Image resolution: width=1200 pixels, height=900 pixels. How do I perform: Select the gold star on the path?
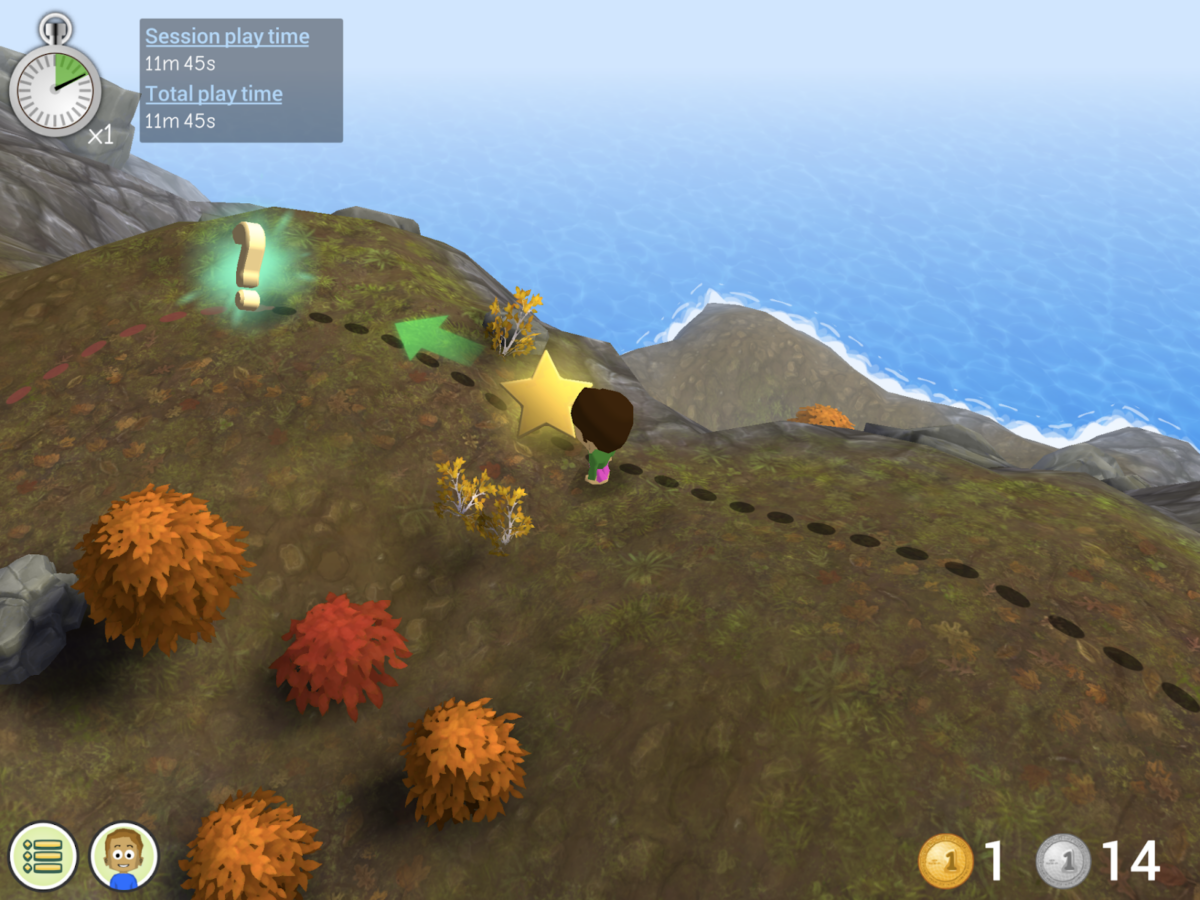point(545,394)
